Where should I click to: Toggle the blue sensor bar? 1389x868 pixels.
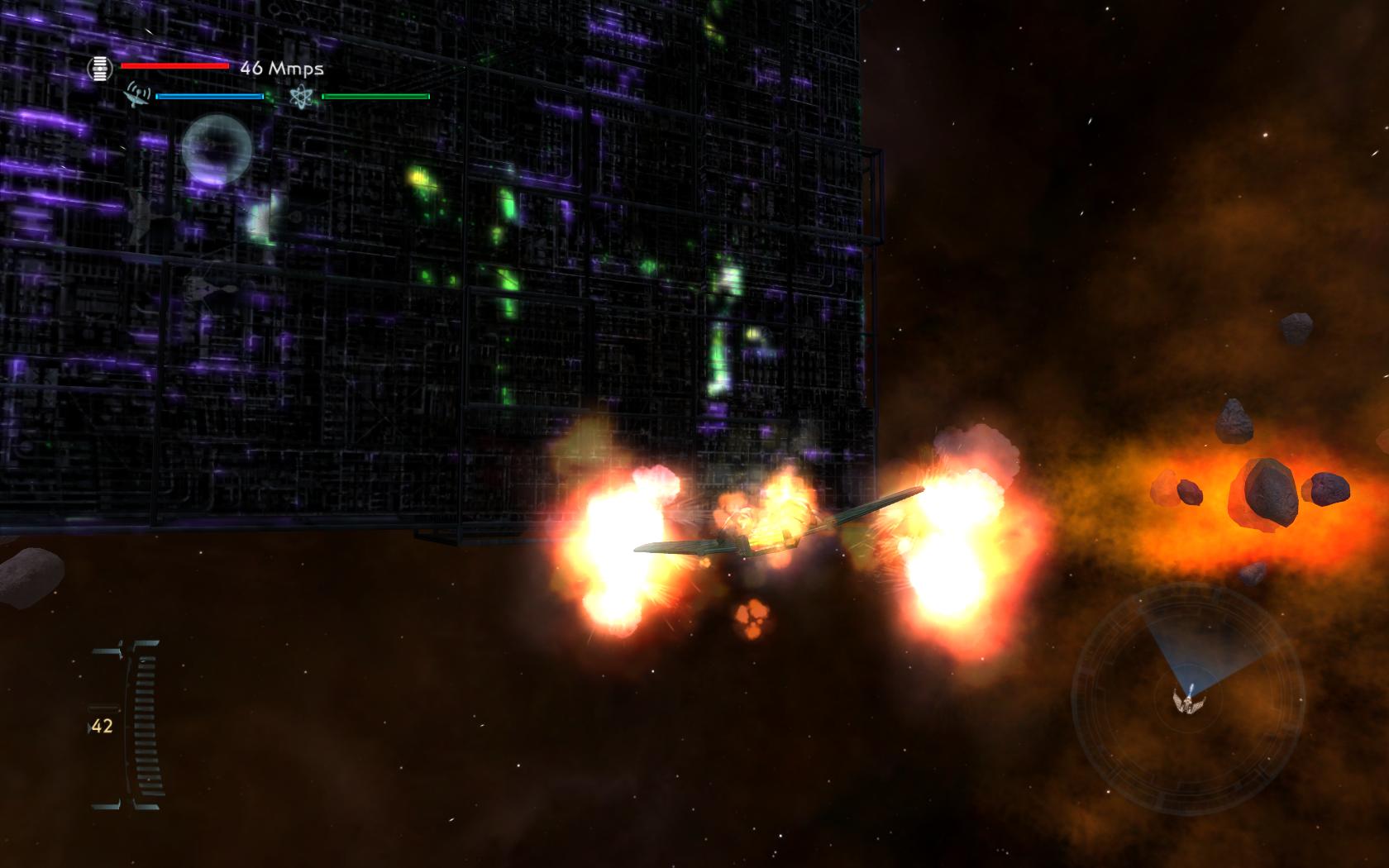tap(208, 96)
